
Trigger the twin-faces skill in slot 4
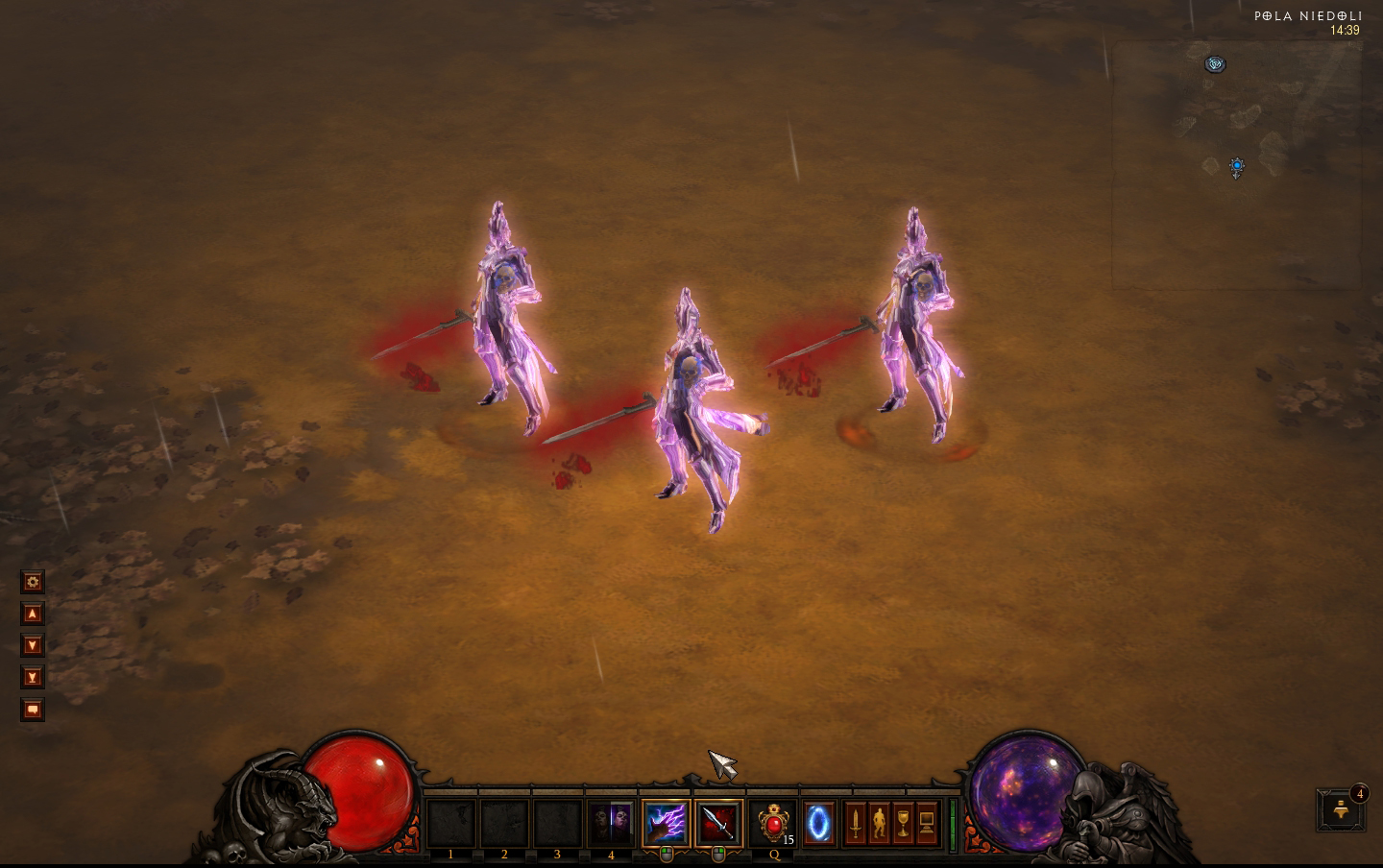(610, 824)
